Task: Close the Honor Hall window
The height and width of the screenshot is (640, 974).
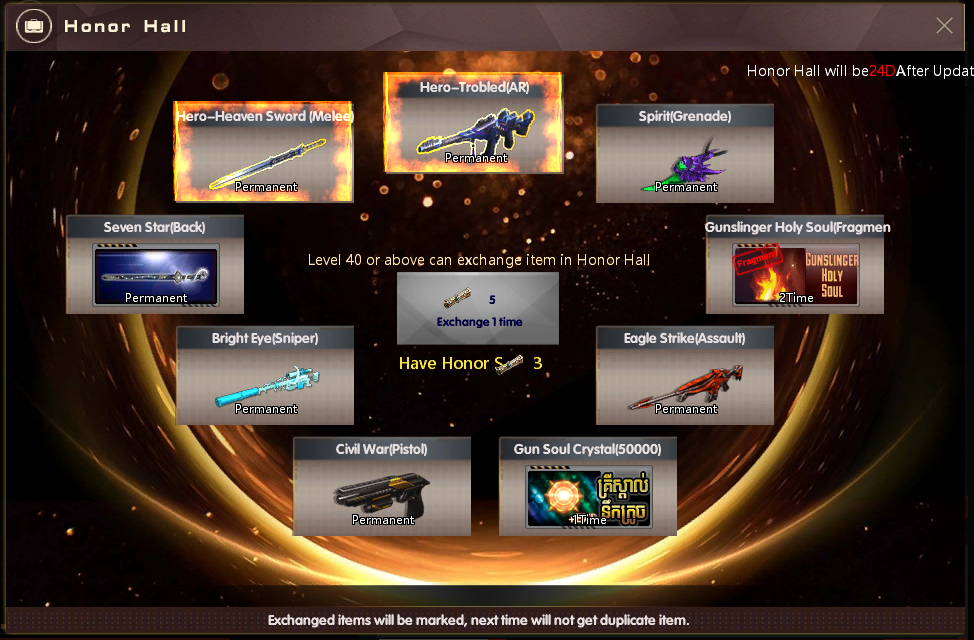Action: click(944, 26)
